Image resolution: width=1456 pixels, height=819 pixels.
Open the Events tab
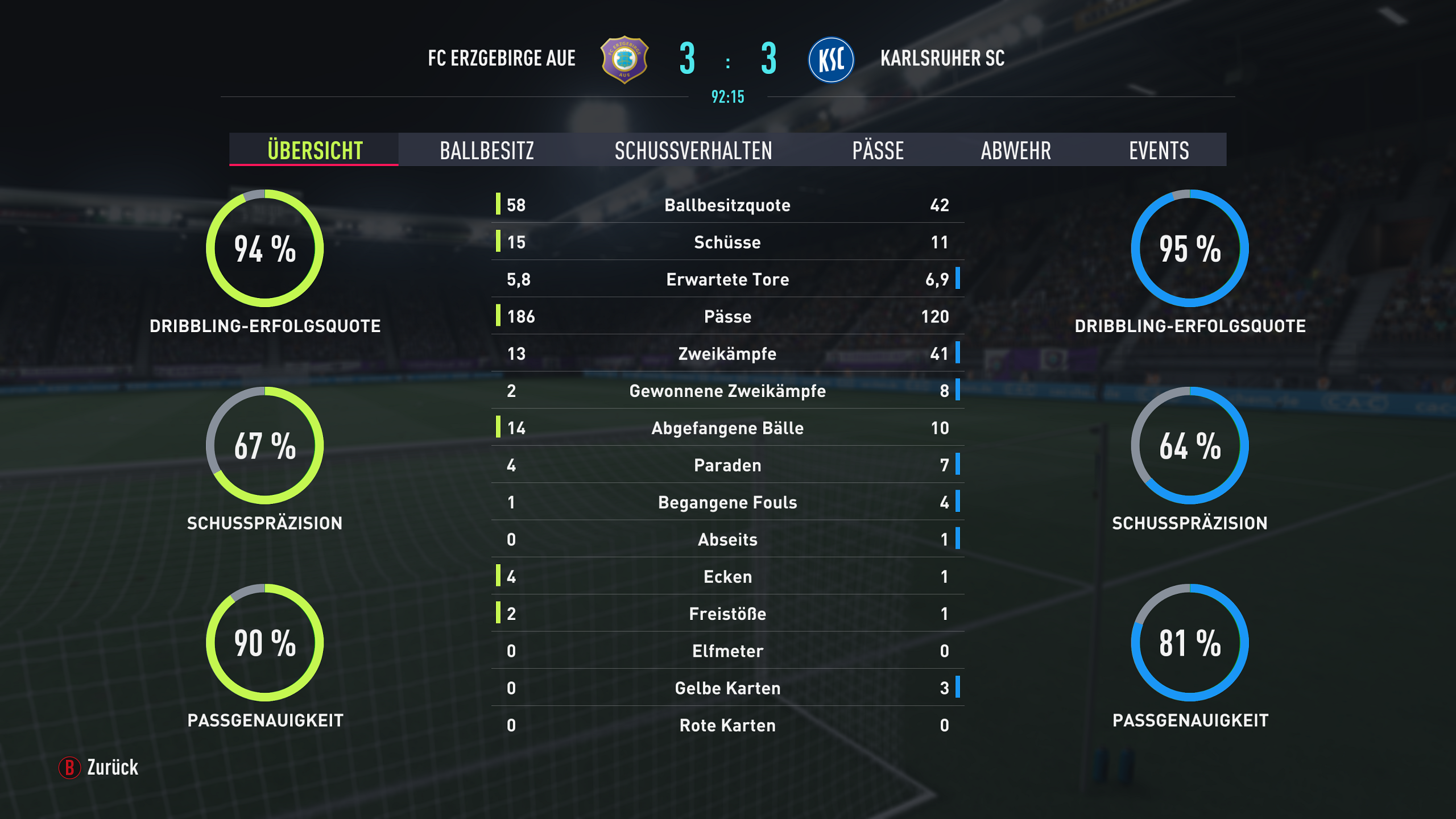pyautogui.click(x=1159, y=150)
